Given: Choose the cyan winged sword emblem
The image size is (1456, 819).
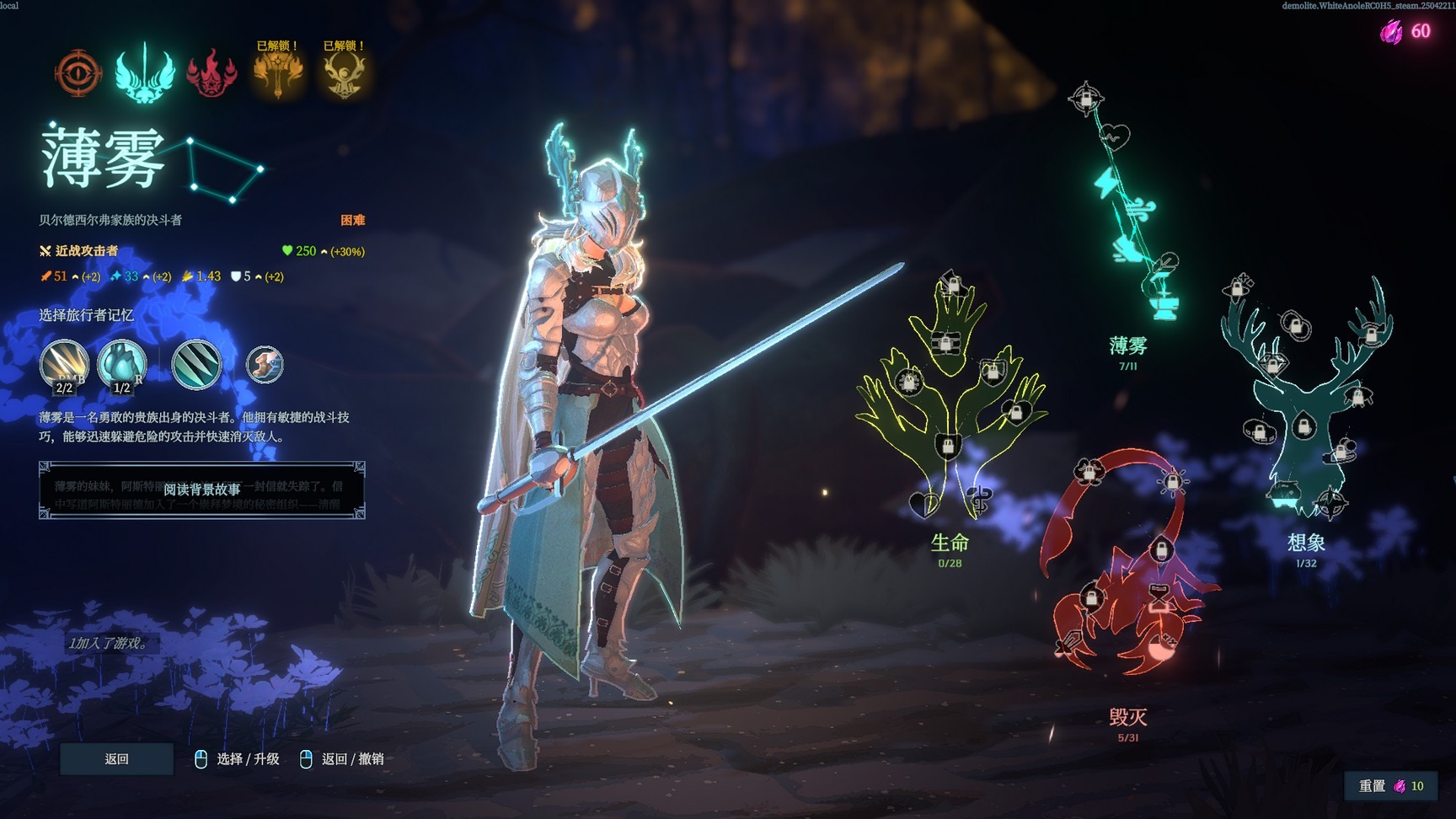Looking at the screenshot, I should point(145,73).
